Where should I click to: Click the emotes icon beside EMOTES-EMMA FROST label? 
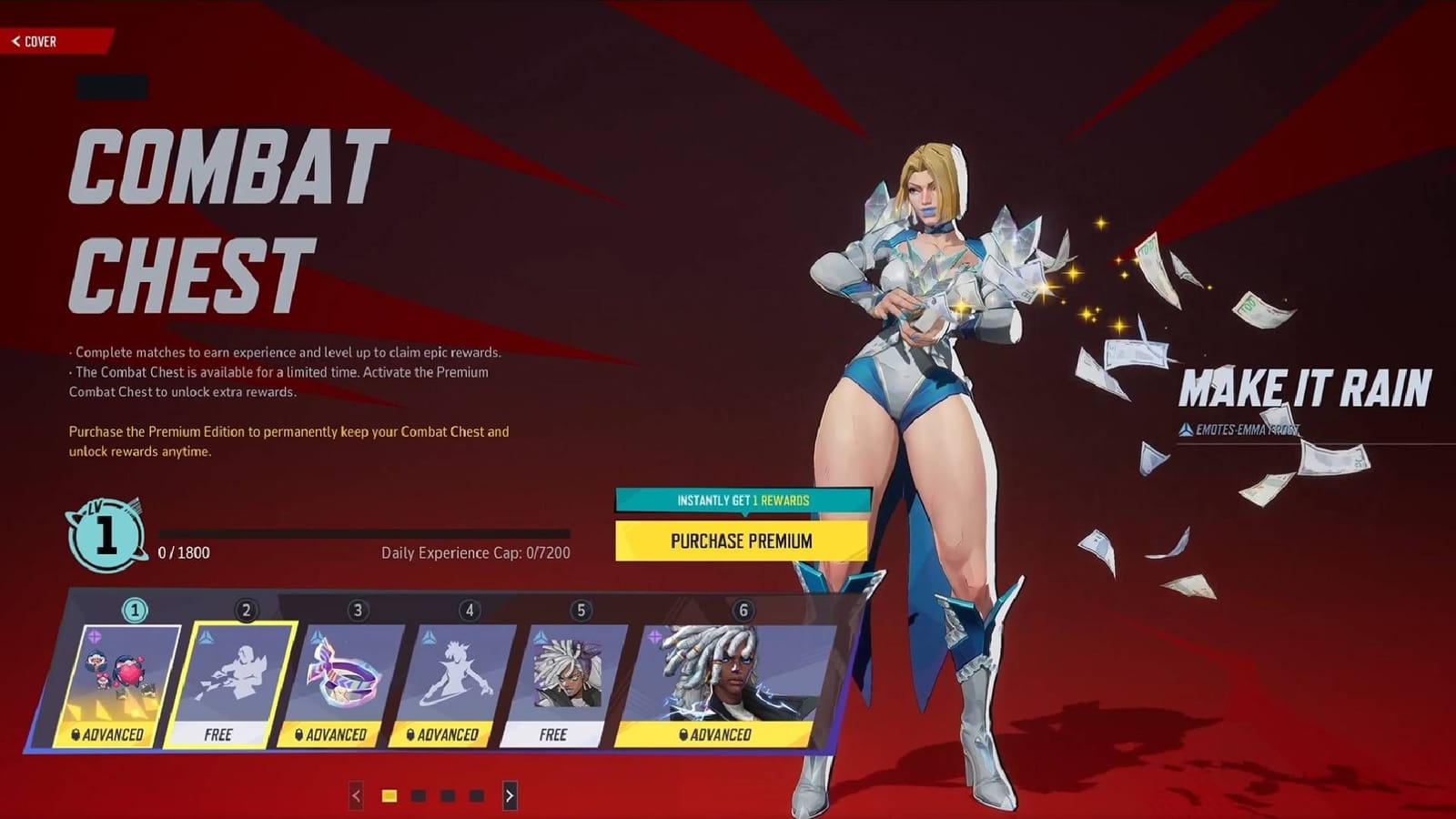[1186, 428]
